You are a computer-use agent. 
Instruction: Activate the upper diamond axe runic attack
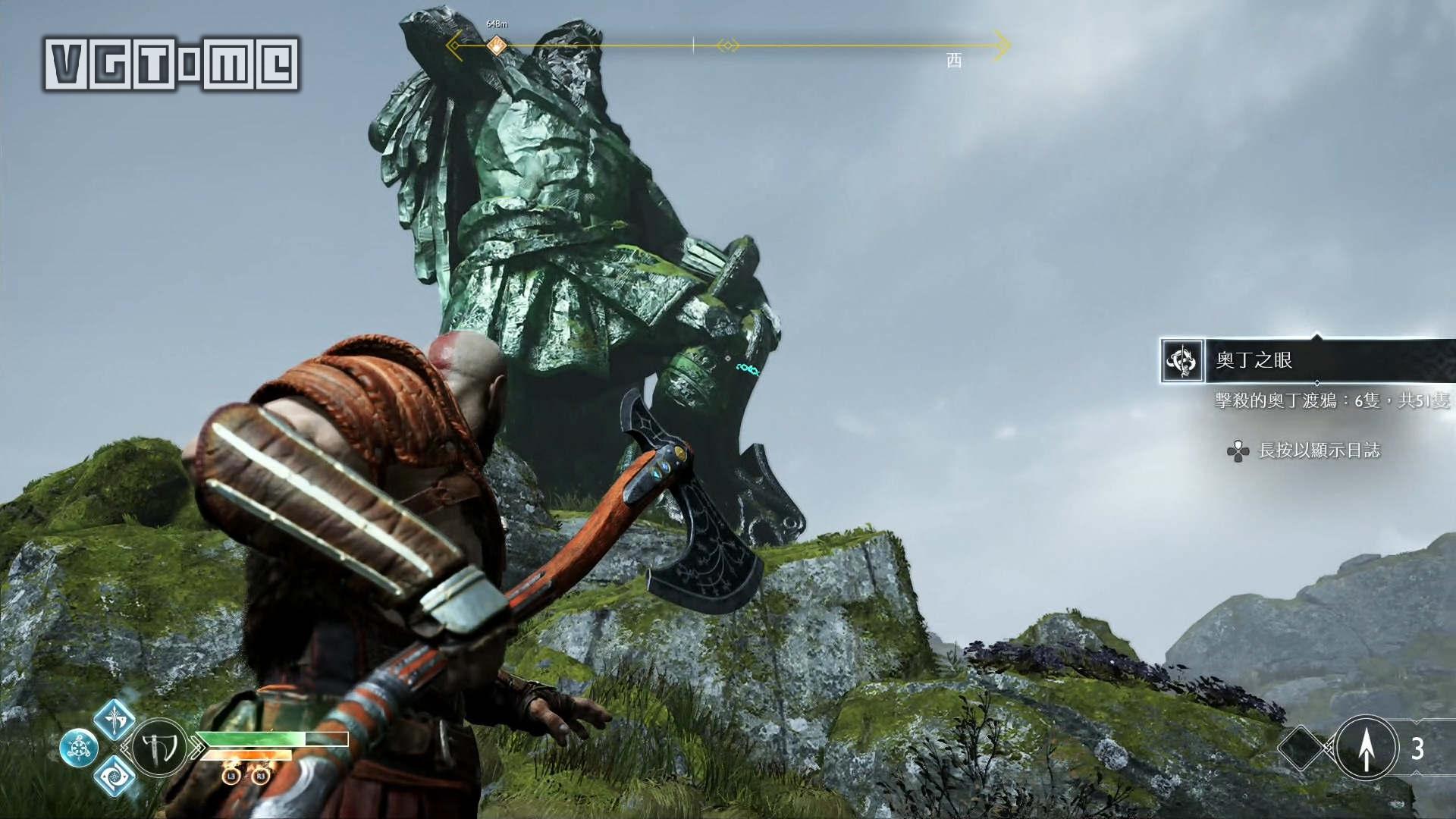click(115, 719)
